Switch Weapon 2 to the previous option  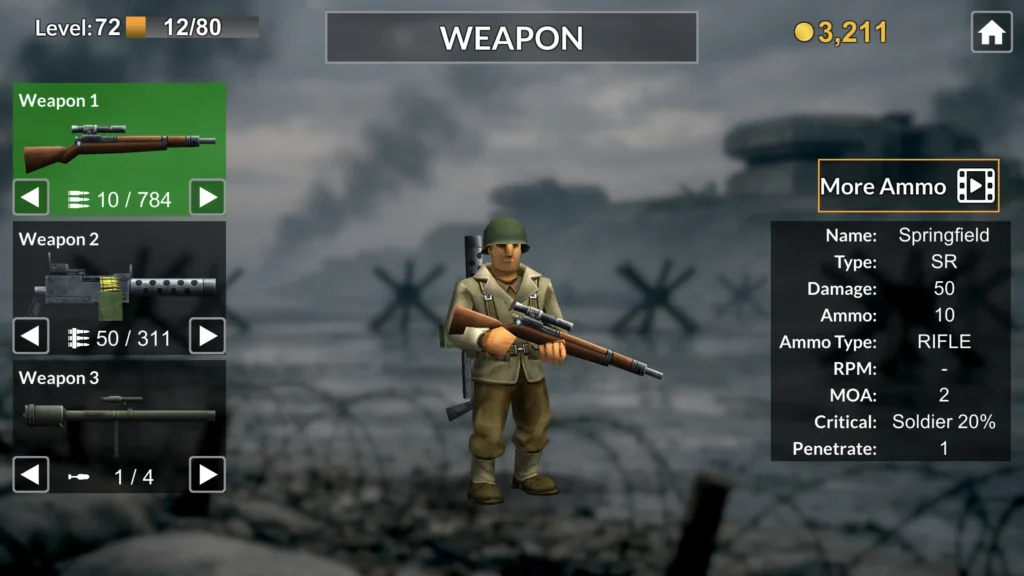tap(31, 336)
